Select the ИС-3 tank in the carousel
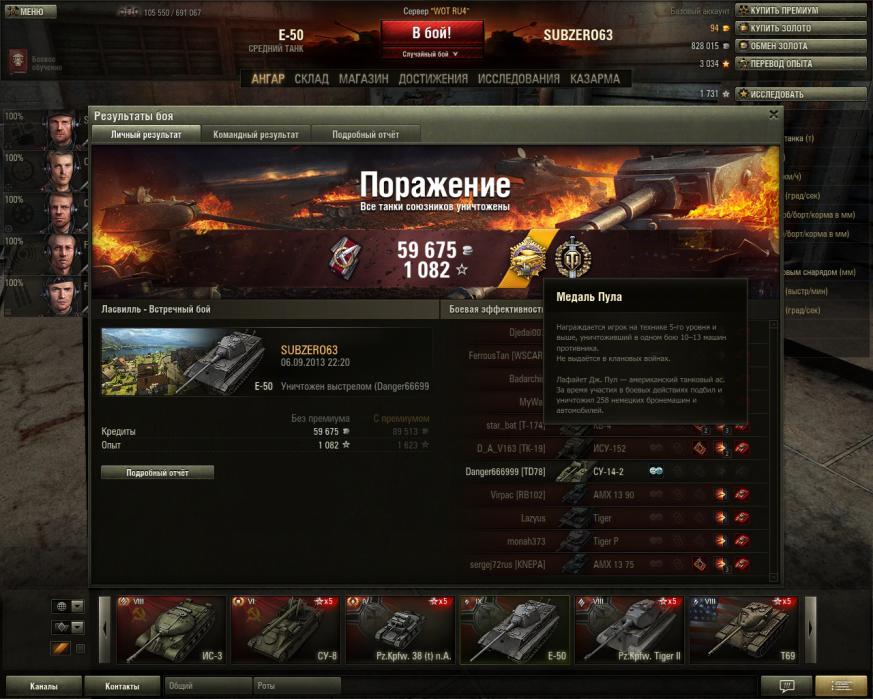873x699 pixels. pyautogui.click(x=170, y=630)
